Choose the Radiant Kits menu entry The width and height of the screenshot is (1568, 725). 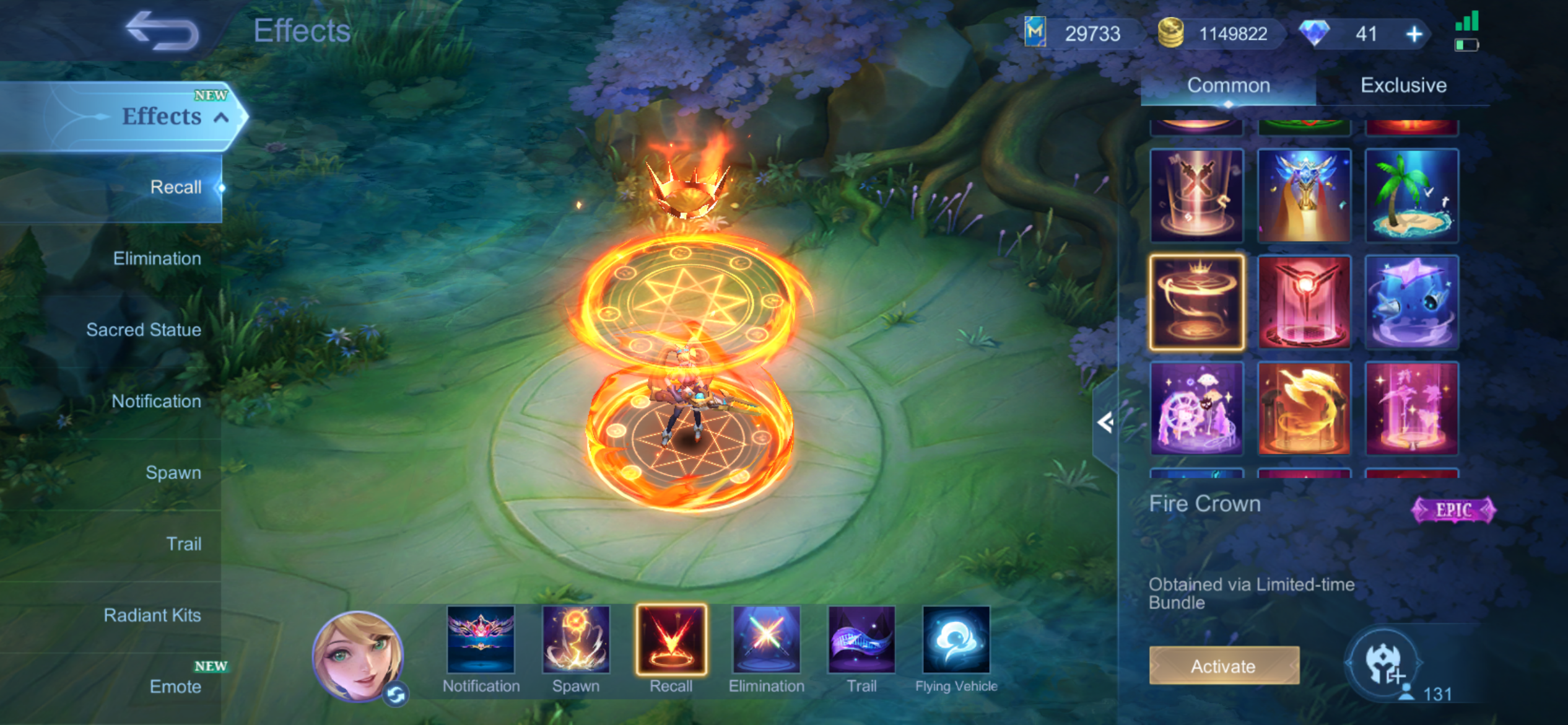(x=152, y=615)
